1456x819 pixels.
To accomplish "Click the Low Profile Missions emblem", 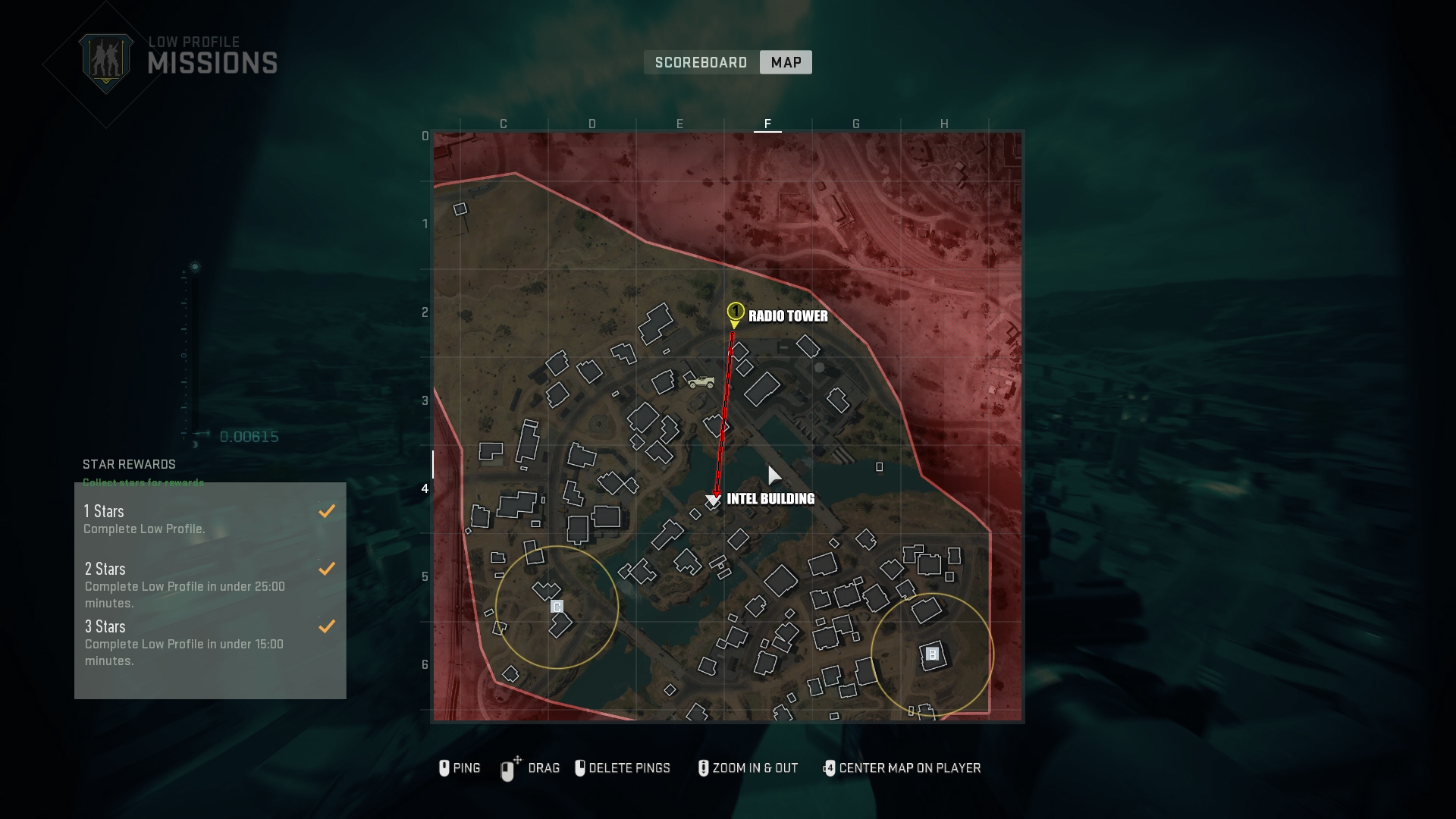I will tap(106, 62).
